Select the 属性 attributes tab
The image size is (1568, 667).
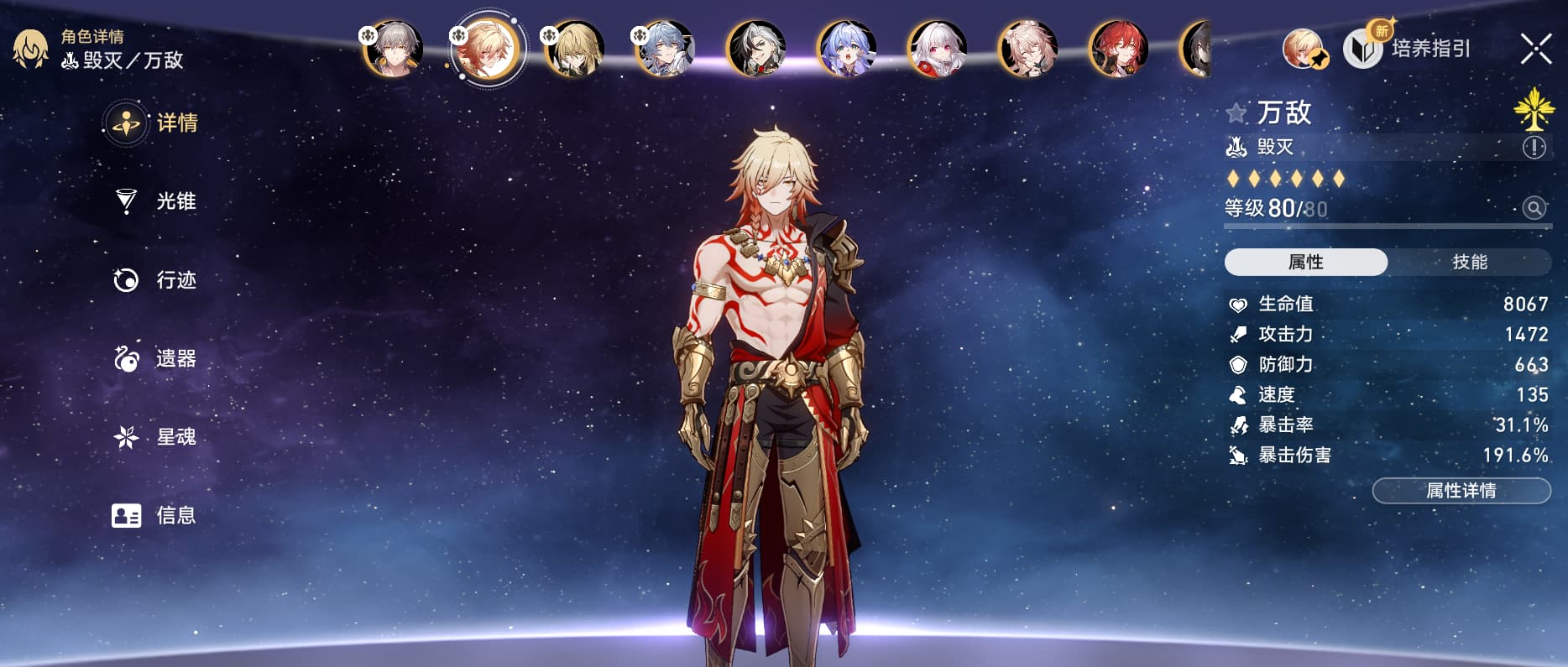tap(1305, 262)
